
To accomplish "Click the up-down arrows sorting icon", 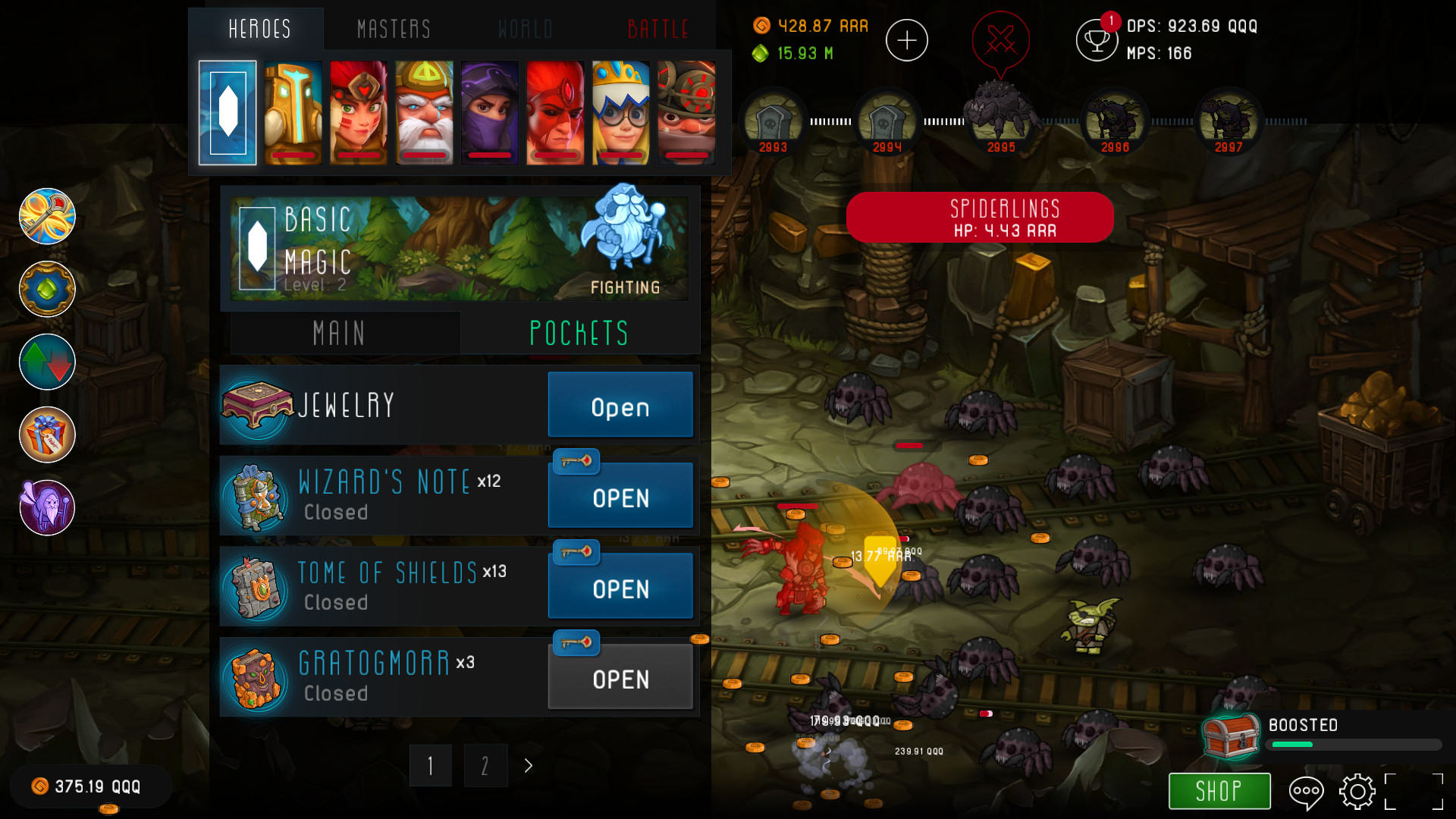I will pos(46,362).
